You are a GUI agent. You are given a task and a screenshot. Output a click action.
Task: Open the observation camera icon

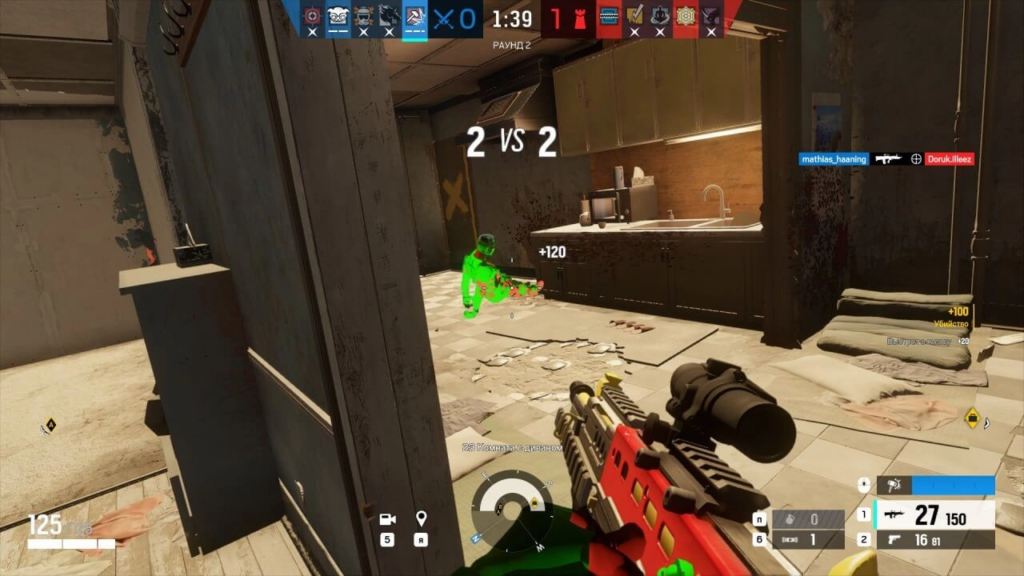coord(387,519)
